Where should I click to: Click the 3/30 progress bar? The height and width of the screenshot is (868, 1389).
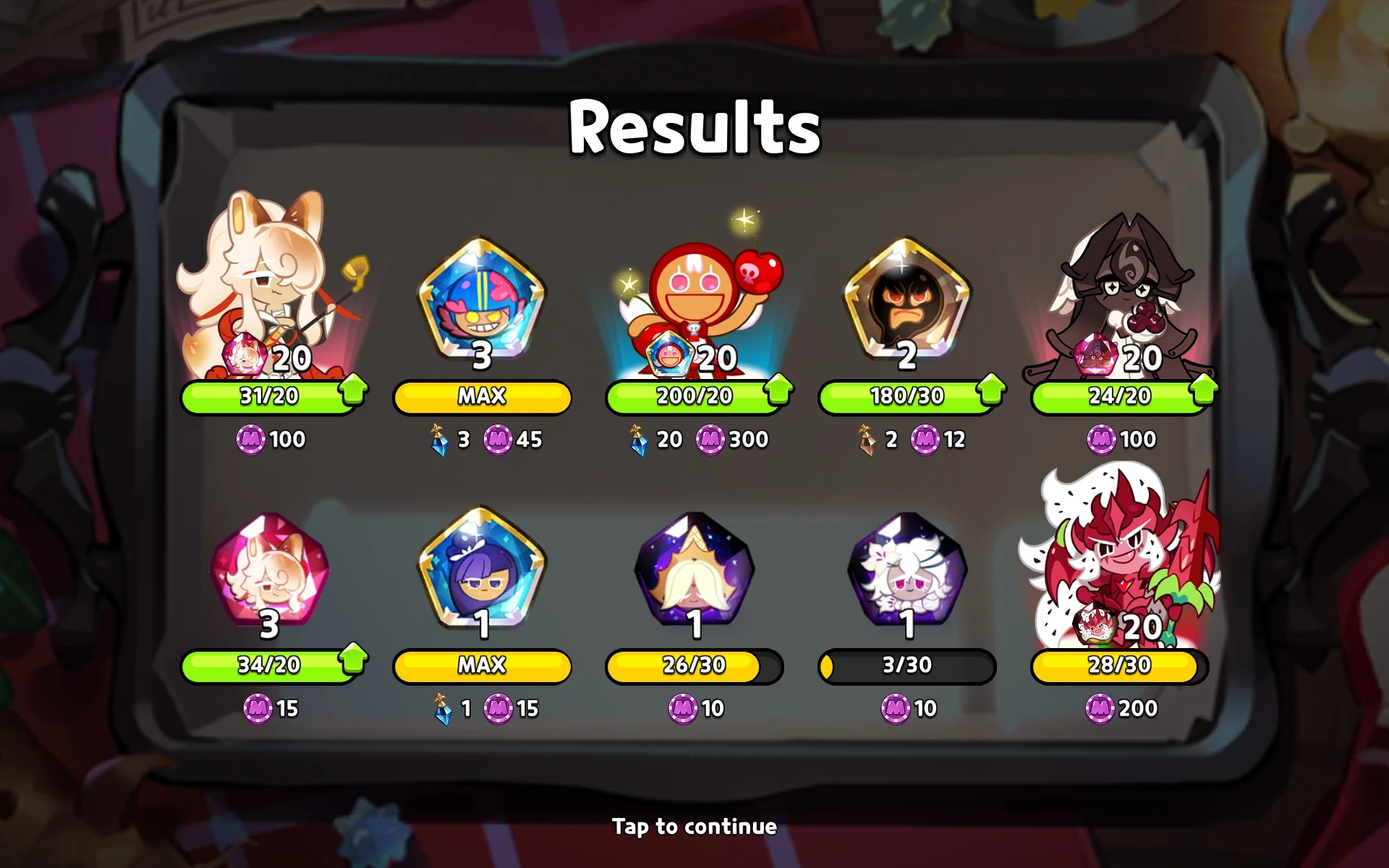906,665
